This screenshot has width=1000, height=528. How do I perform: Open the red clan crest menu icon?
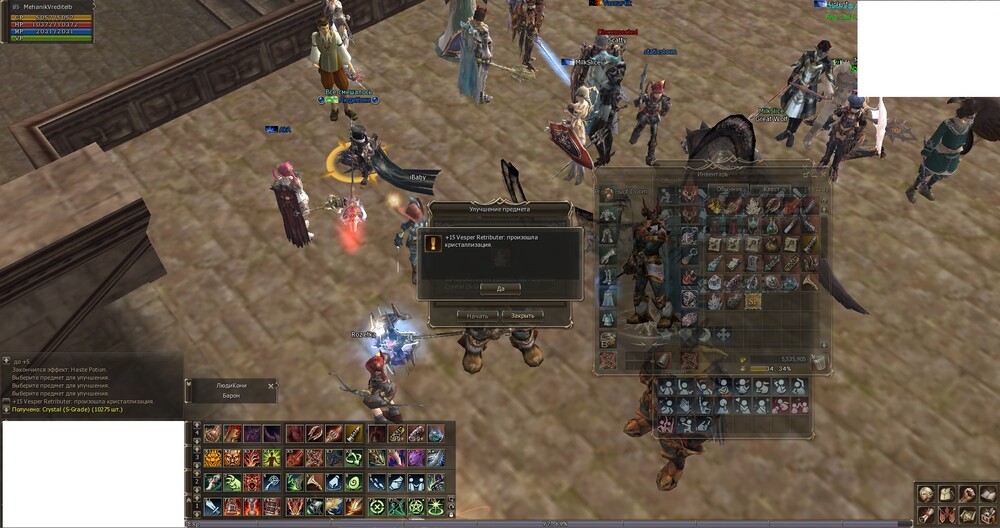tap(946, 515)
